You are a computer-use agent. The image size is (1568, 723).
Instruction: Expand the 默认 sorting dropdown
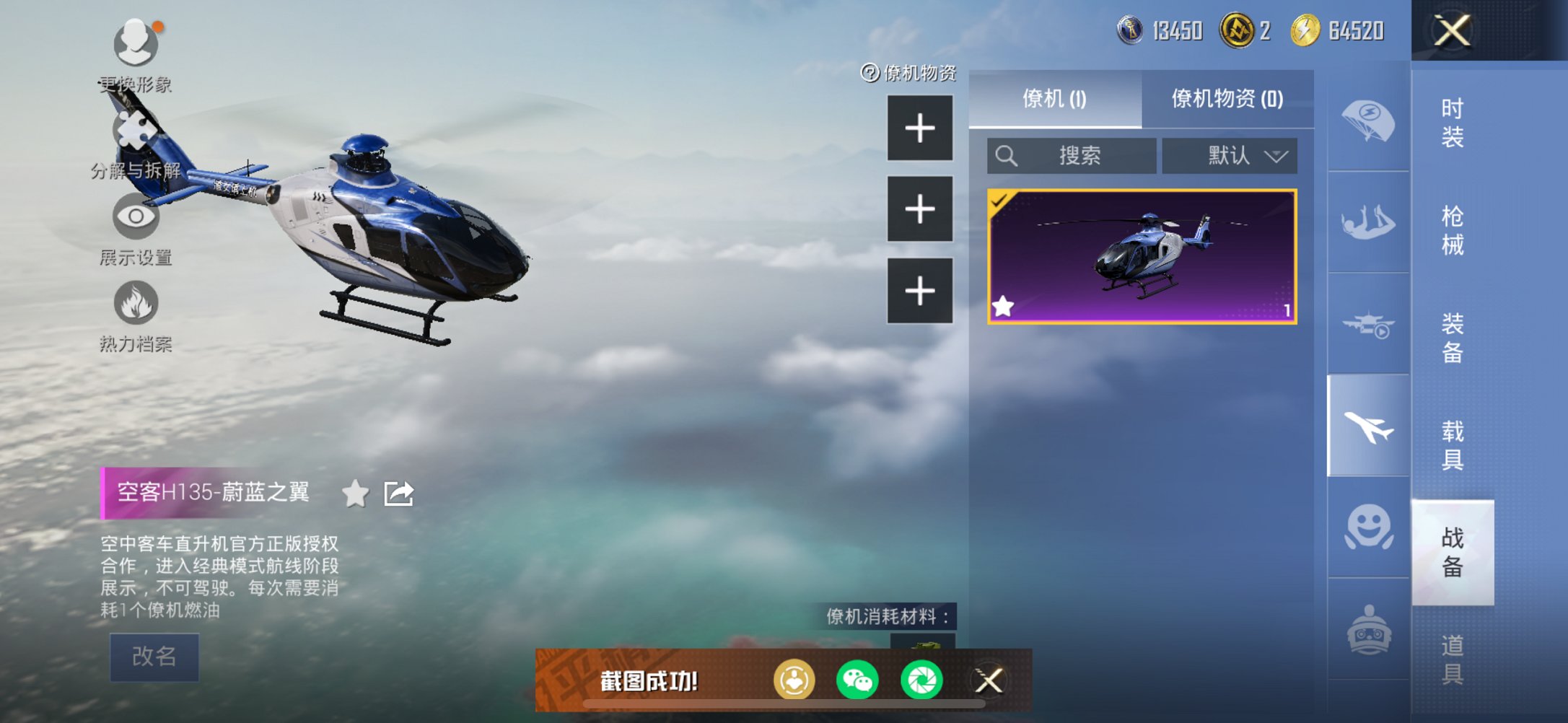pyautogui.click(x=1229, y=155)
